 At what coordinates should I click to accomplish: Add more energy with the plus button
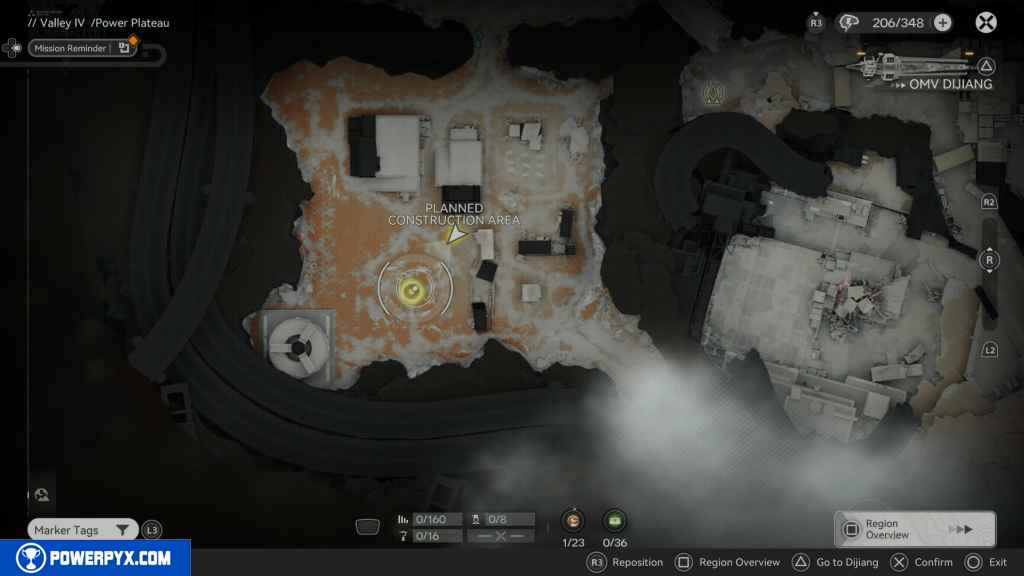click(x=942, y=23)
